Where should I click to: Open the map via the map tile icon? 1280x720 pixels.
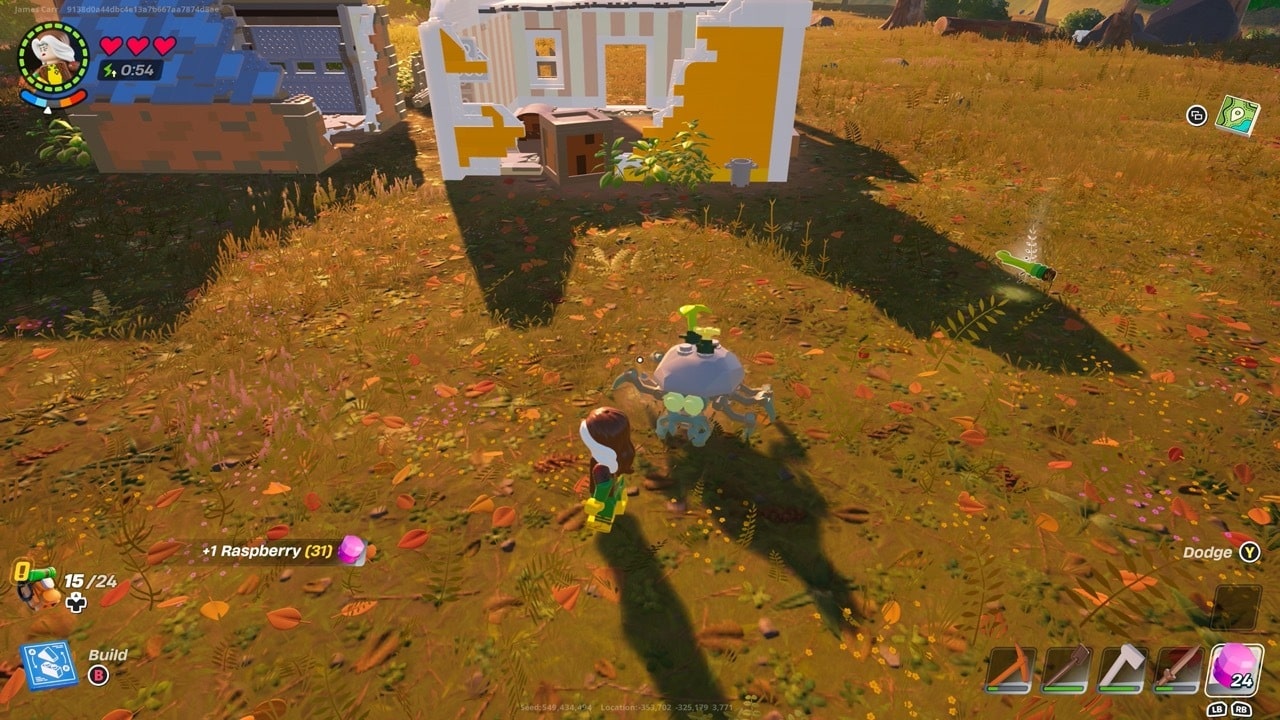click(1238, 117)
